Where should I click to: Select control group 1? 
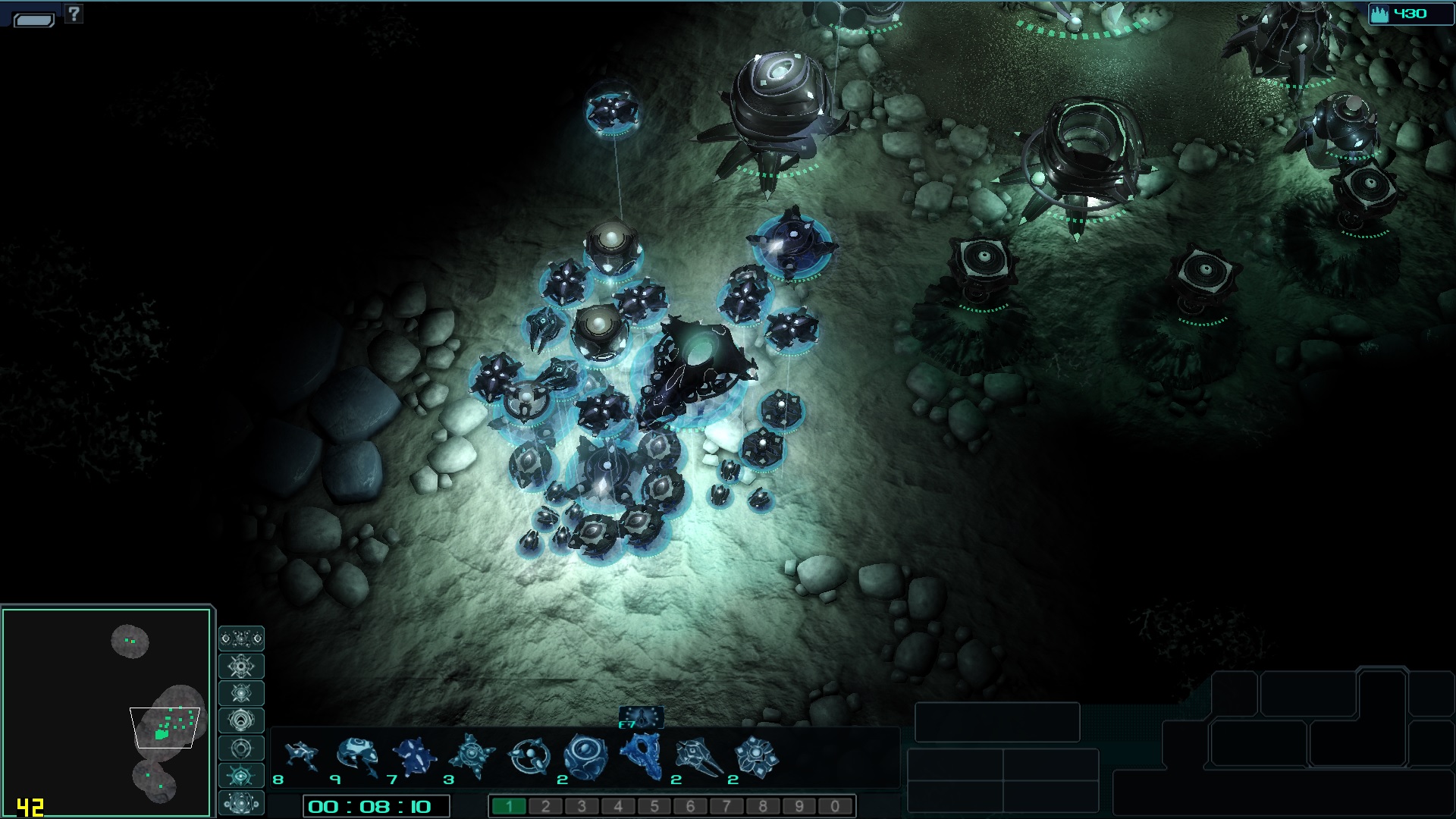[509, 806]
